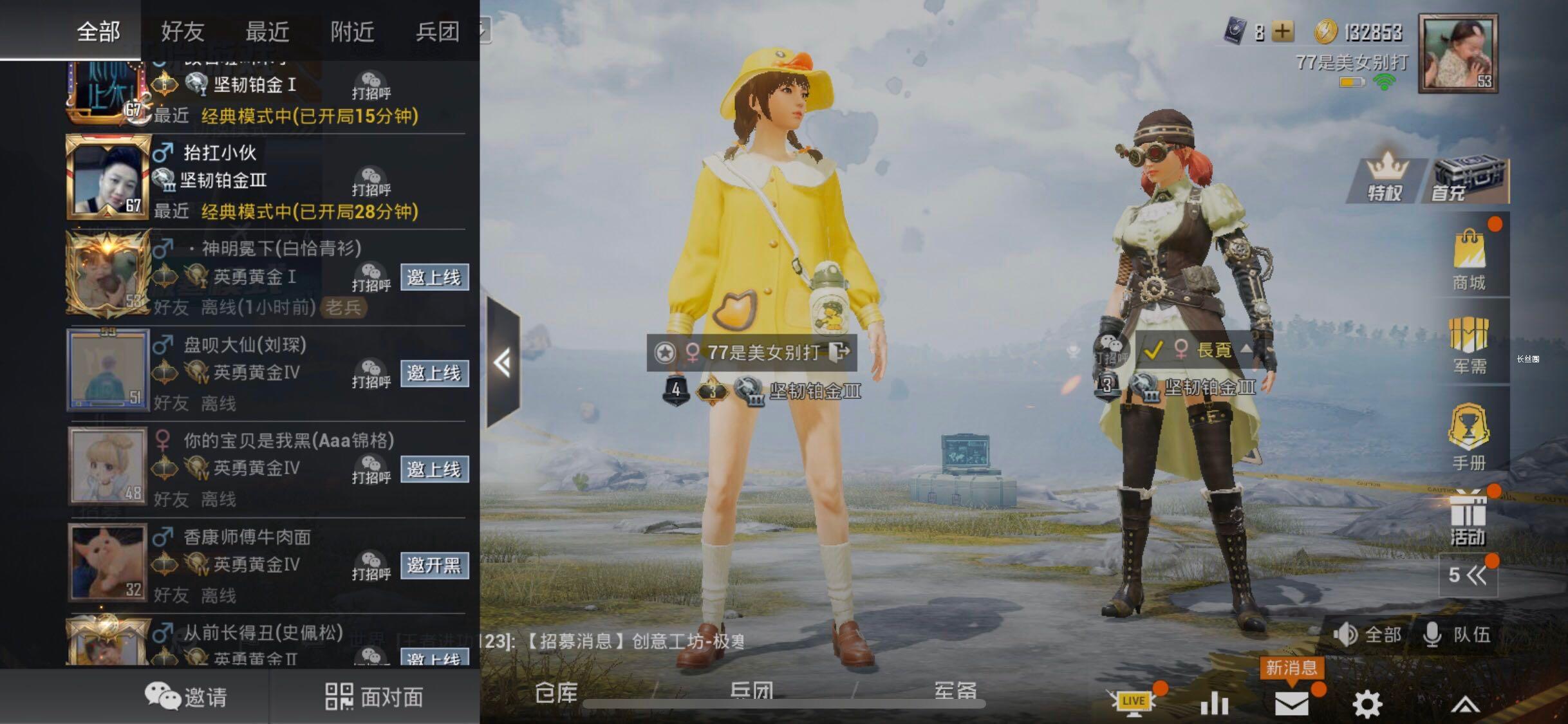Open 面对面 QR code team-up
Viewport: 1568px width, 724px height.
[x=375, y=697]
